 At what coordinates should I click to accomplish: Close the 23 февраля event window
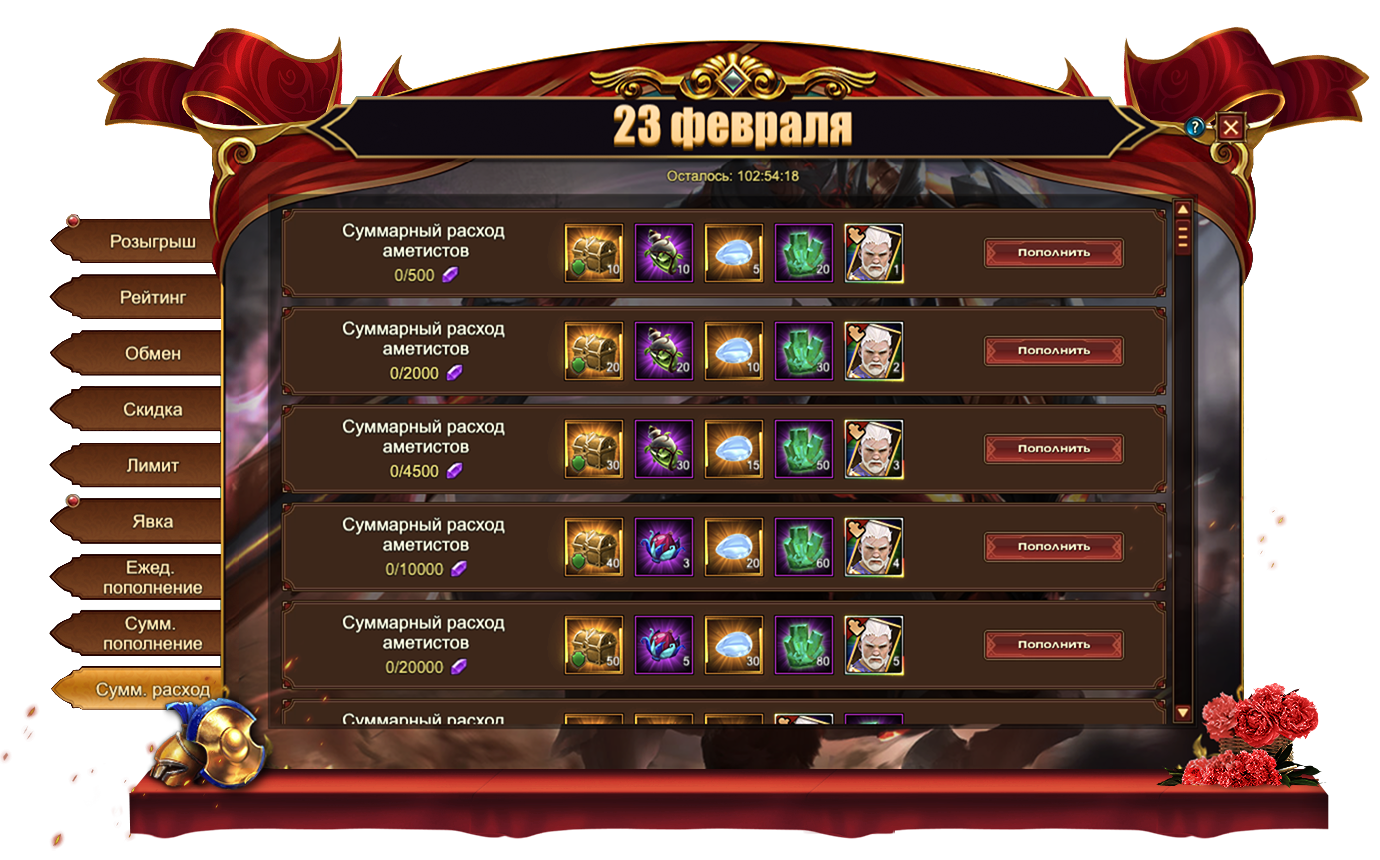point(1230,127)
